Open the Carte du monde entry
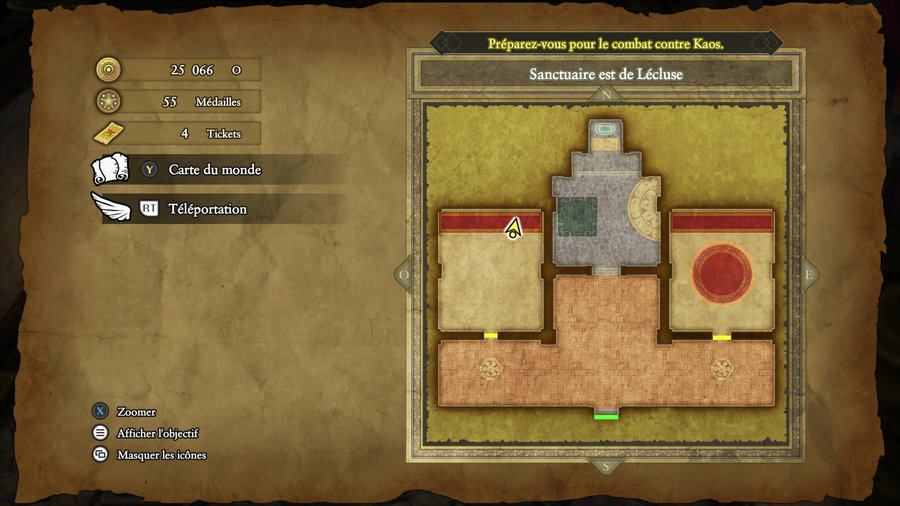 [214, 170]
